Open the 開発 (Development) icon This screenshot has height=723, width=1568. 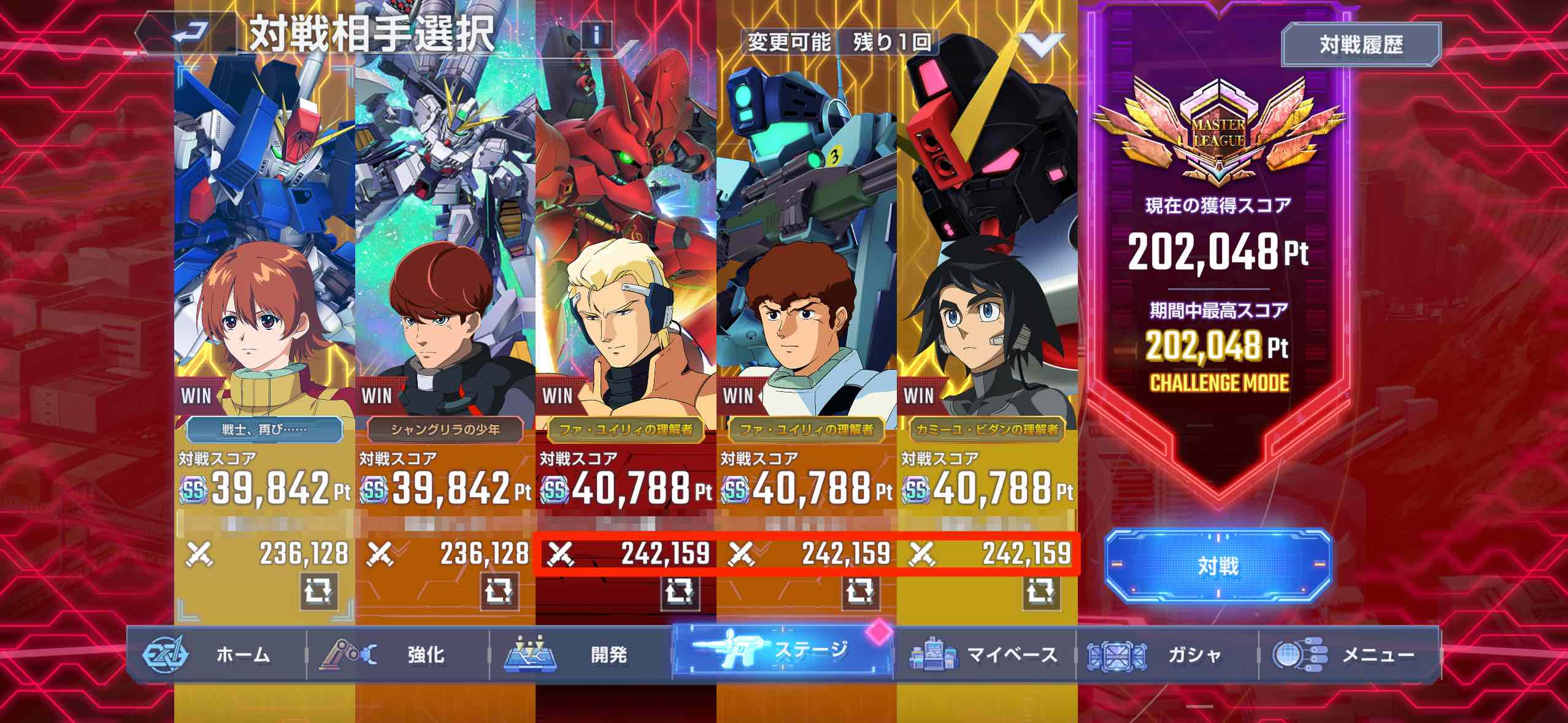[534, 654]
